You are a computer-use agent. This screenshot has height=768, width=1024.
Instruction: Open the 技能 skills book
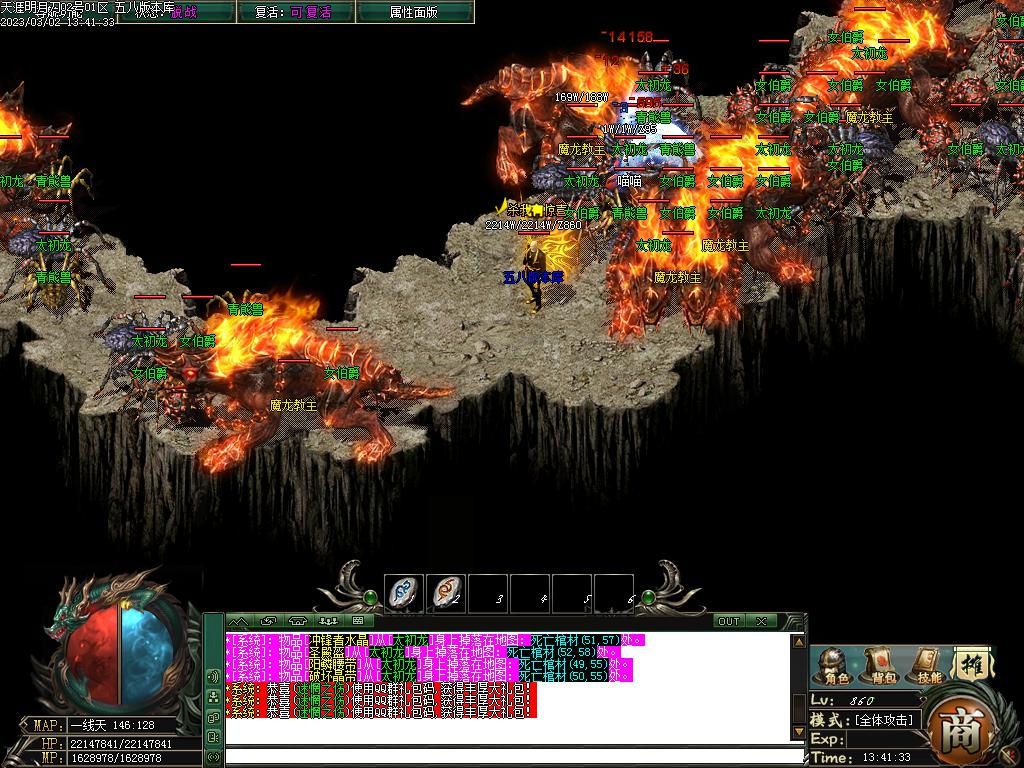[x=928, y=665]
